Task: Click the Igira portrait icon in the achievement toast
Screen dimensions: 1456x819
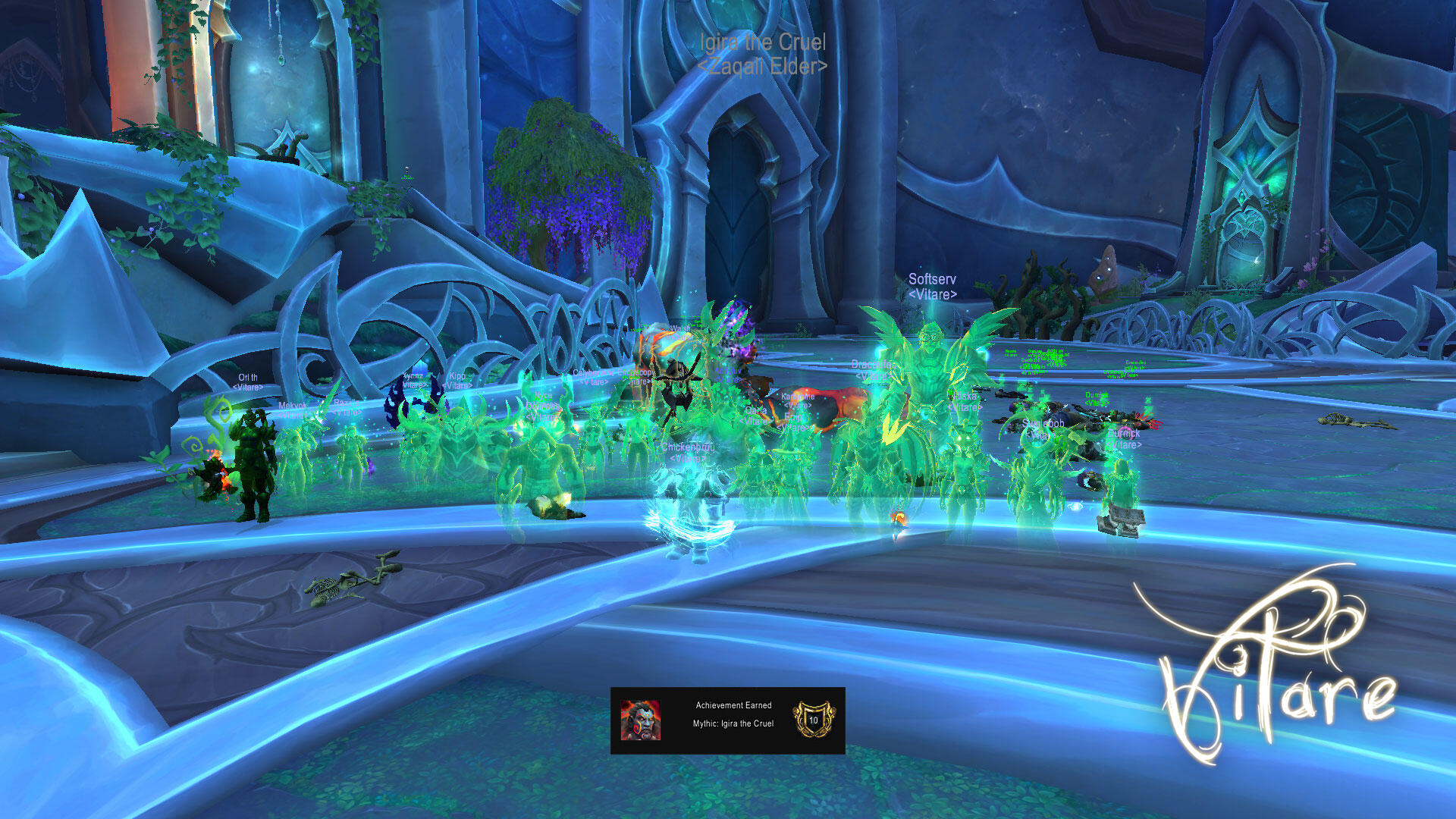Action: coord(640,720)
